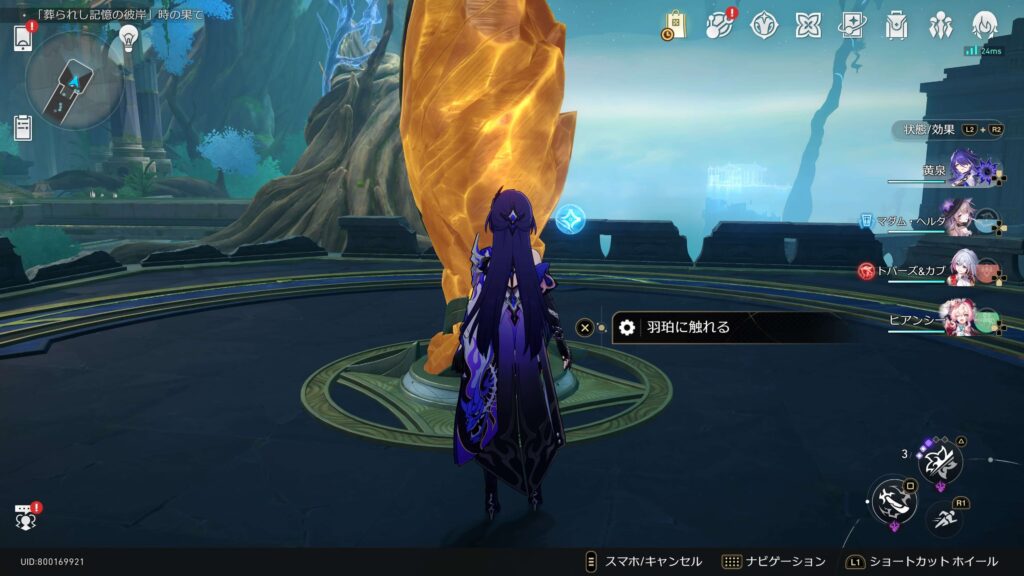
Task: Open the team lineup icon
Action: pyautogui.click(x=940, y=25)
